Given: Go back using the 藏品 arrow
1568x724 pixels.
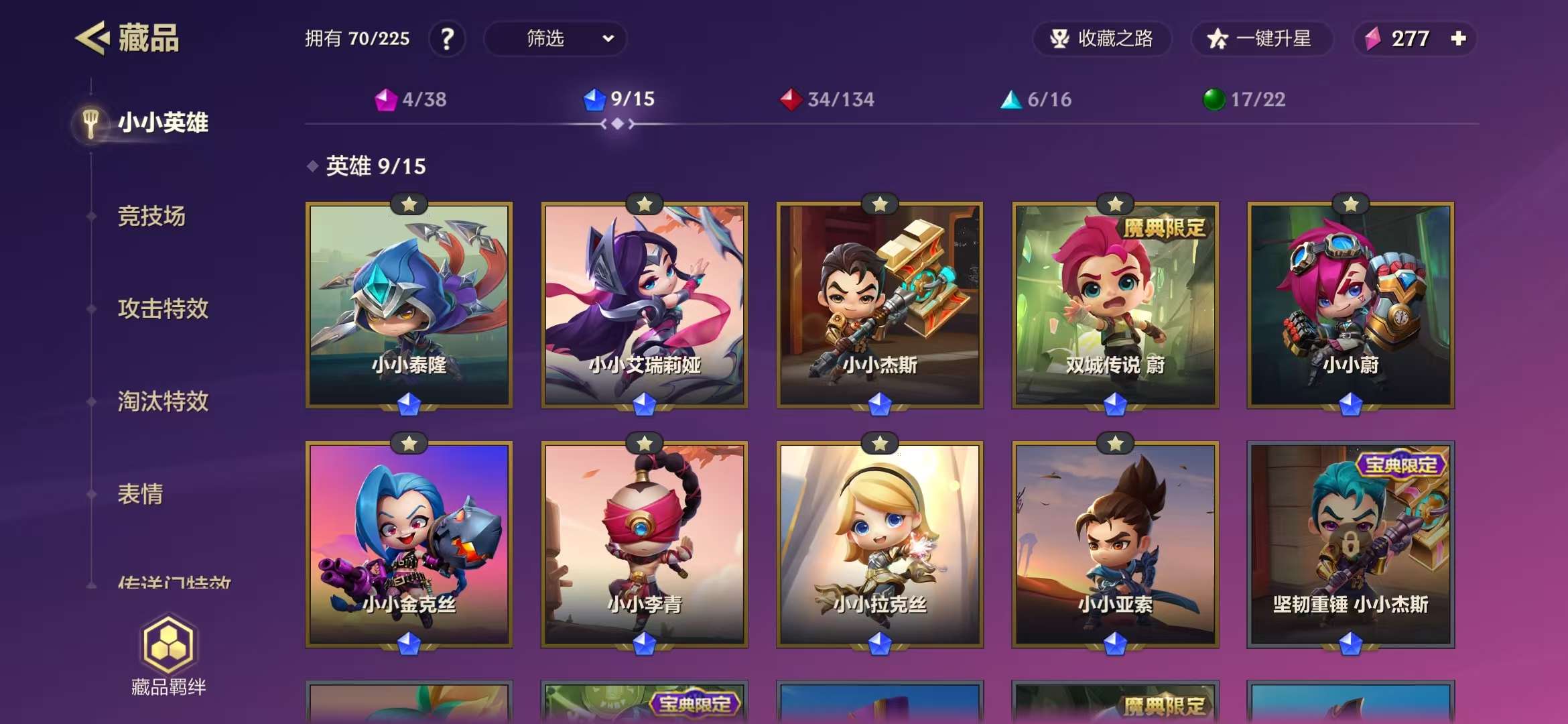Looking at the screenshot, I should [x=92, y=38].
